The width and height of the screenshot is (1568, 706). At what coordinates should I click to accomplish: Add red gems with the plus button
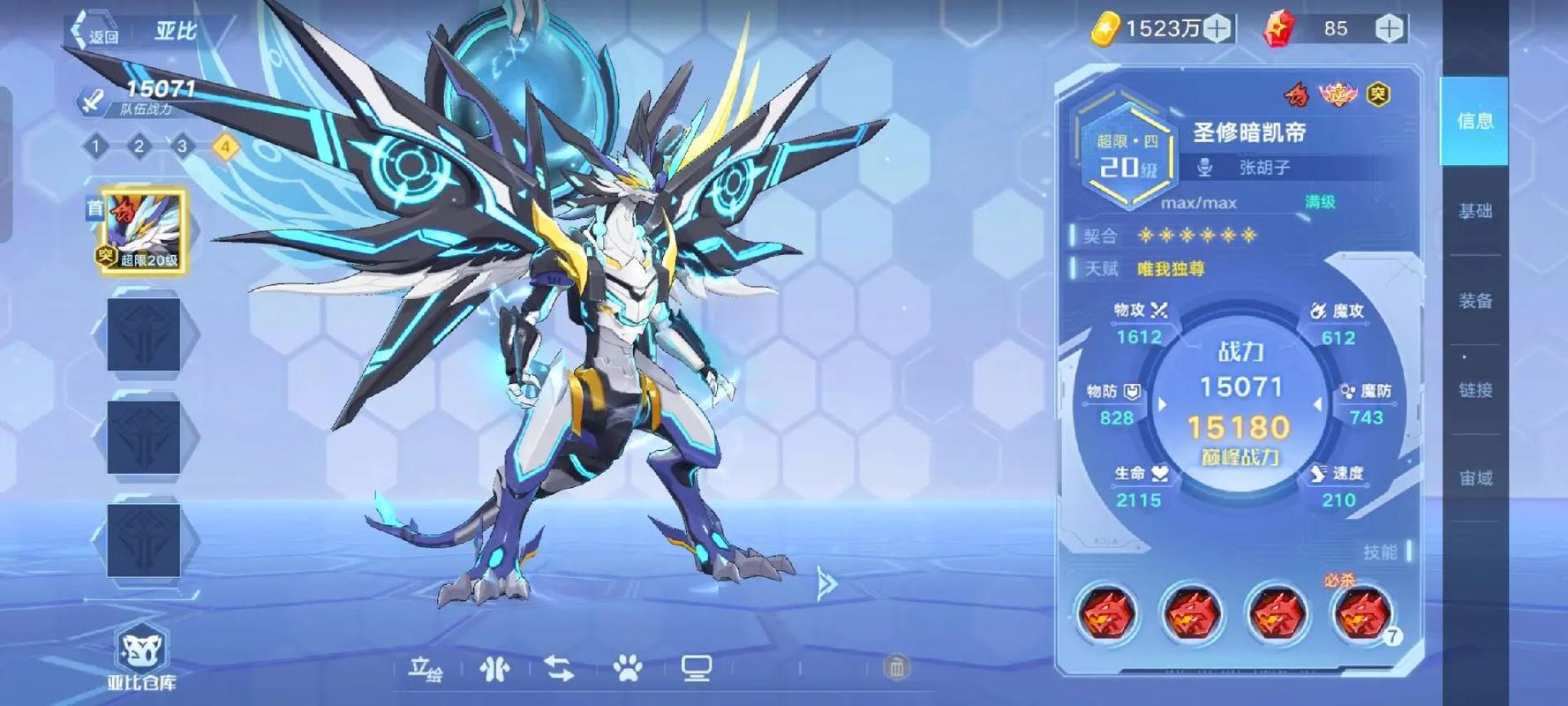(1389, 29)
